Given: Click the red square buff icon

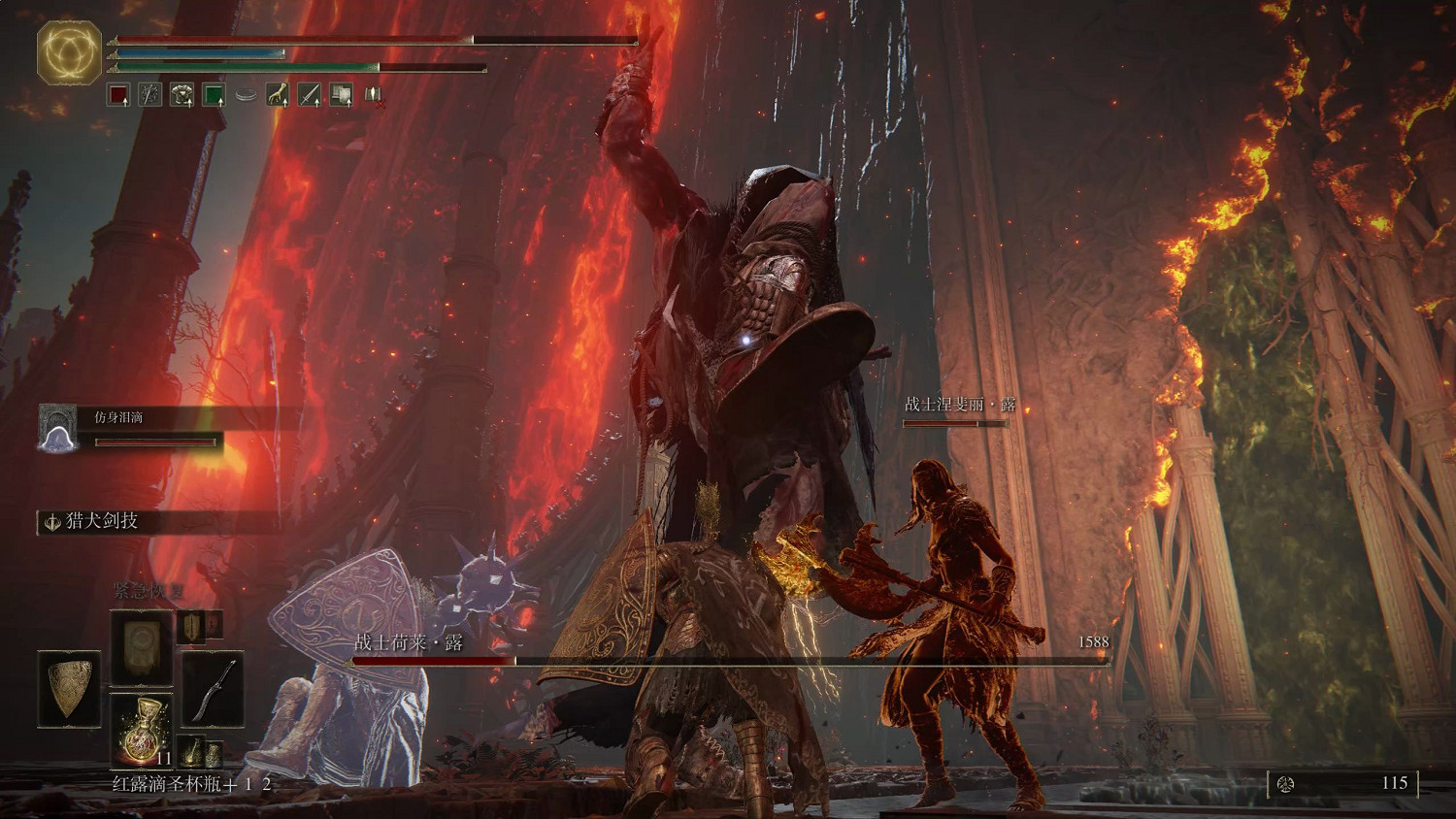Looking at the screenshot, I should (118, 95).
